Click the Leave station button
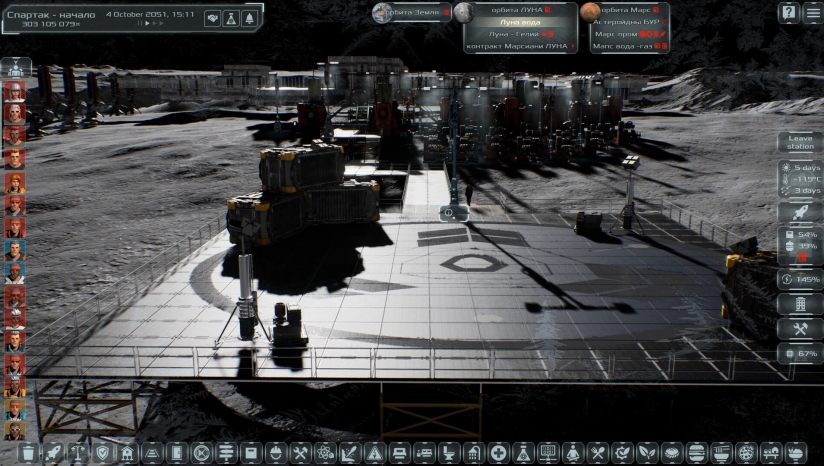 (800, 142)
